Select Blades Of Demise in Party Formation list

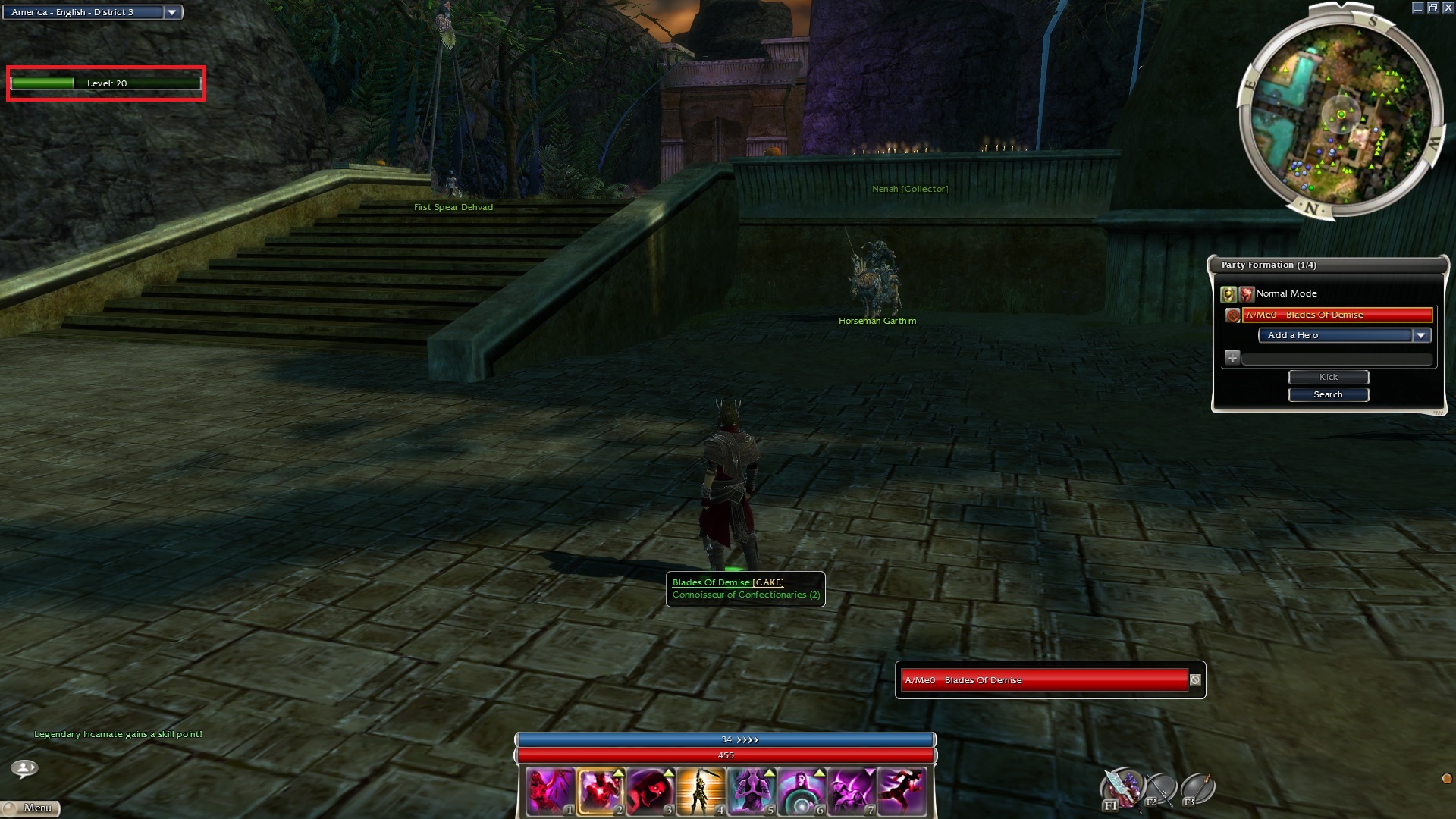click(x=1337, y=315)
